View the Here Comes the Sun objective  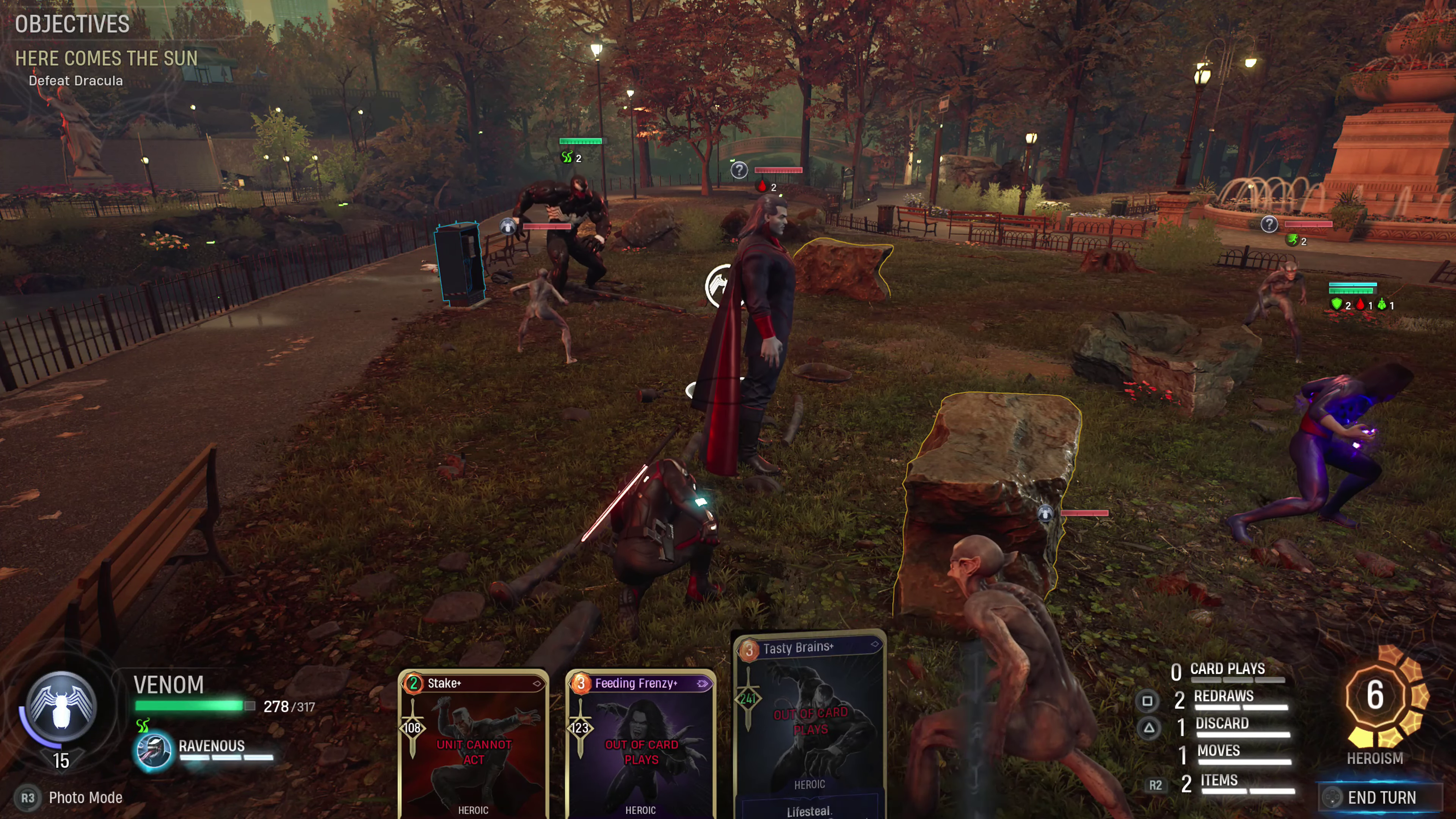point(106,59)
